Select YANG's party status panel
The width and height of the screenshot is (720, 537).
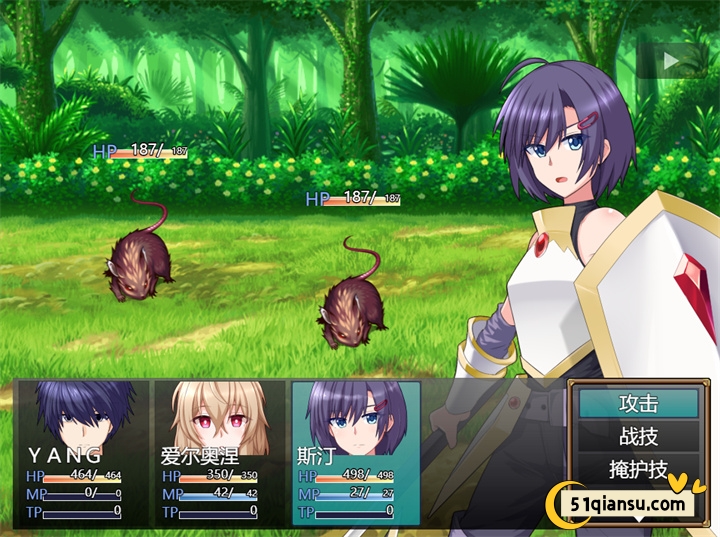[x=82, y=451]
